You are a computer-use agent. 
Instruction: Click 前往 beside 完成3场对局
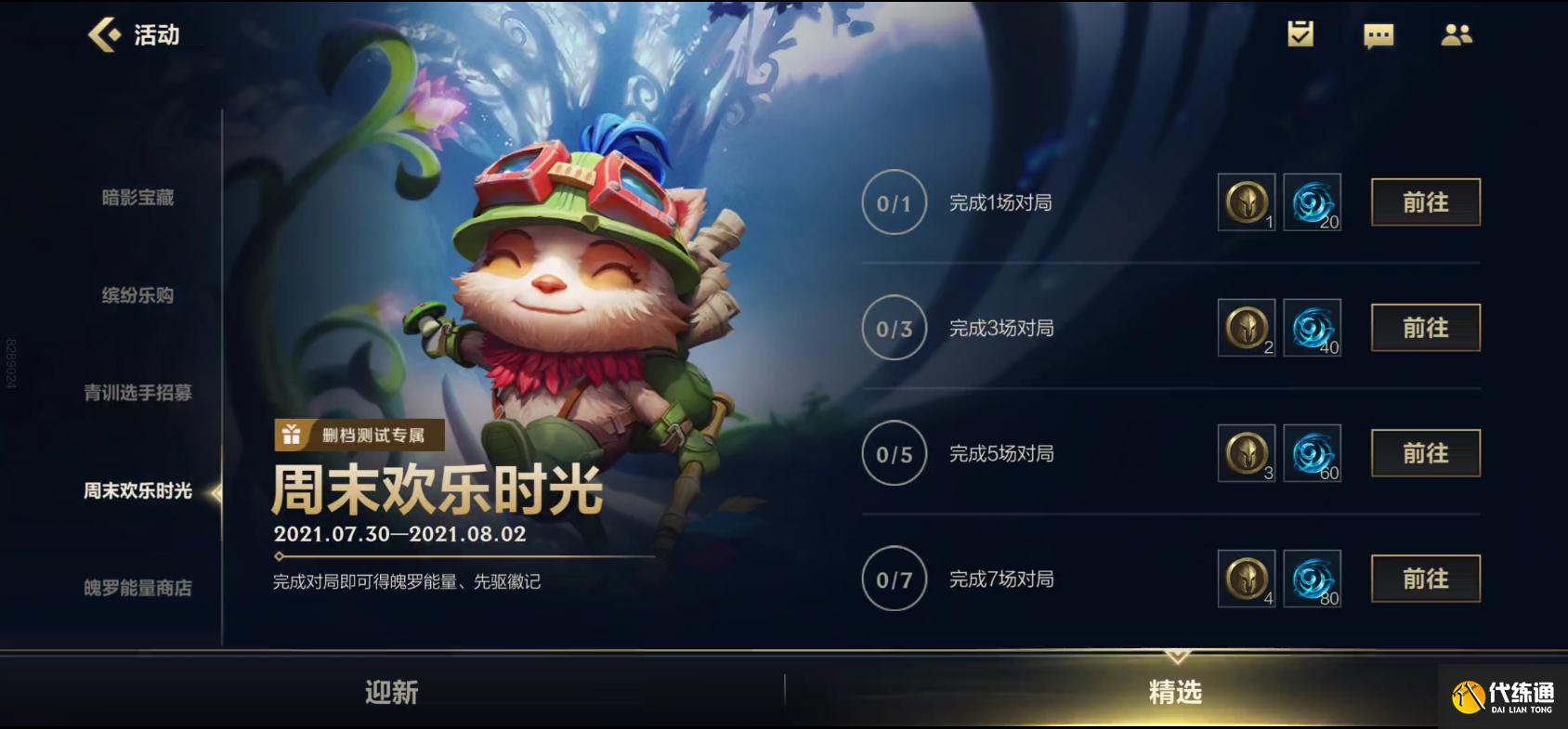(1425, 328)
